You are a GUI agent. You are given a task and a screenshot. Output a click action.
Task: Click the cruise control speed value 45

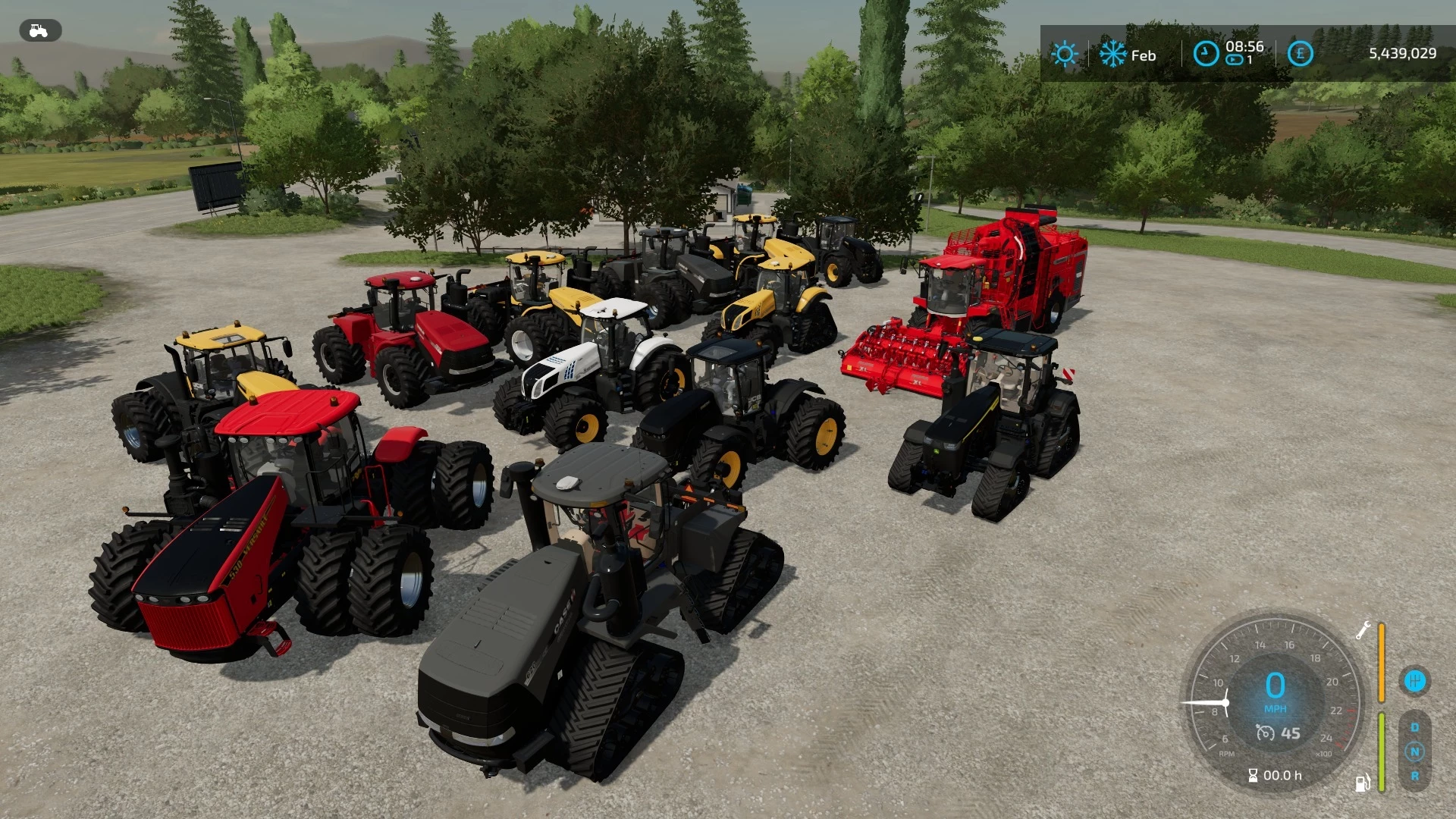click(1291, 733)
